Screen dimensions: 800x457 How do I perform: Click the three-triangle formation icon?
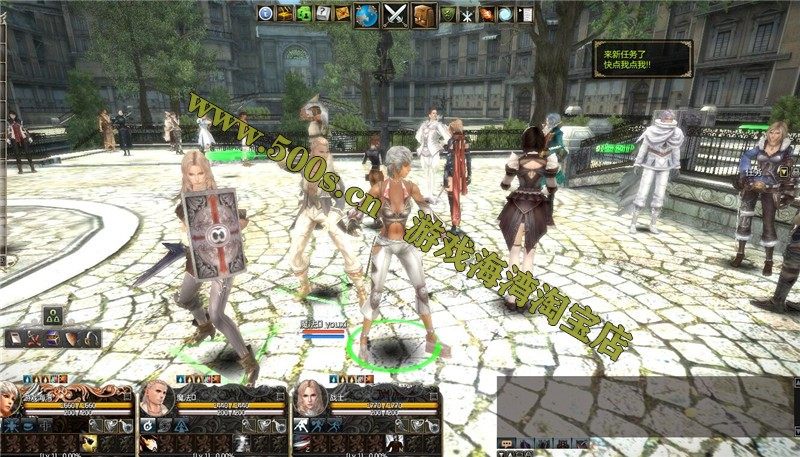point(54,316)
